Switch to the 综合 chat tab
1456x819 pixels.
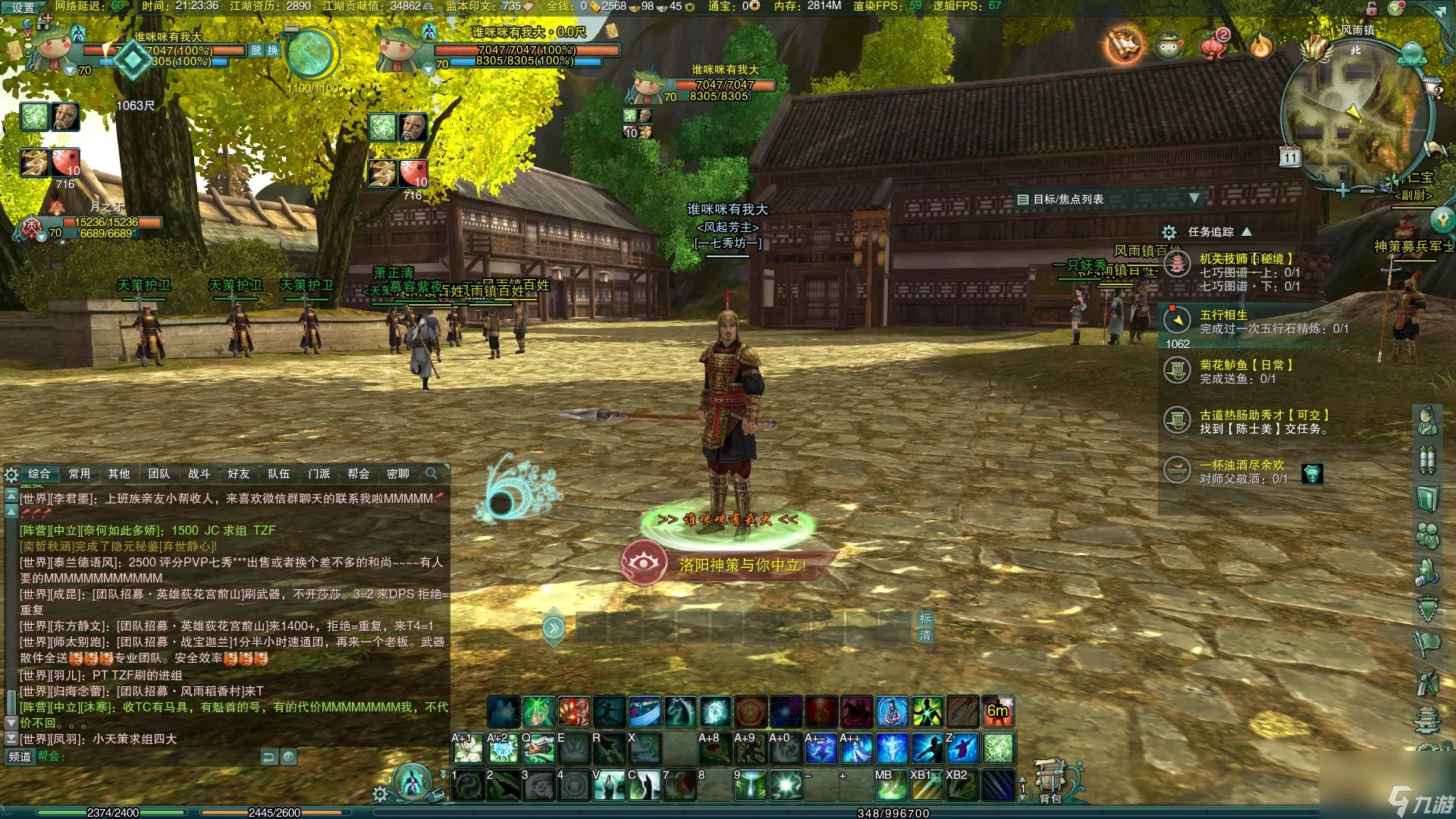pyautogui.click(x=39, y=474)
